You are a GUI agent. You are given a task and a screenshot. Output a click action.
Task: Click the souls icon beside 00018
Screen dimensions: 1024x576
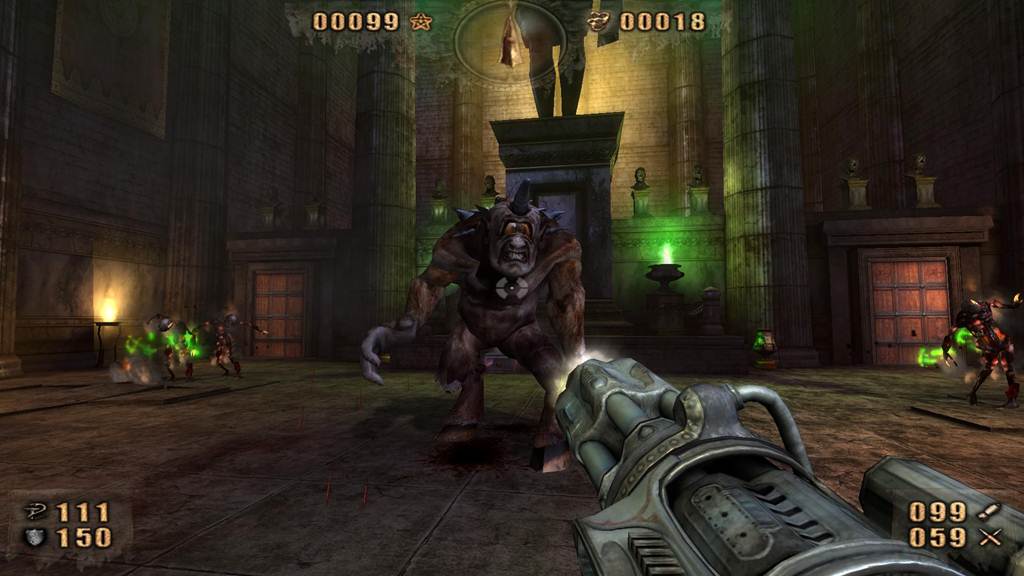600,21
